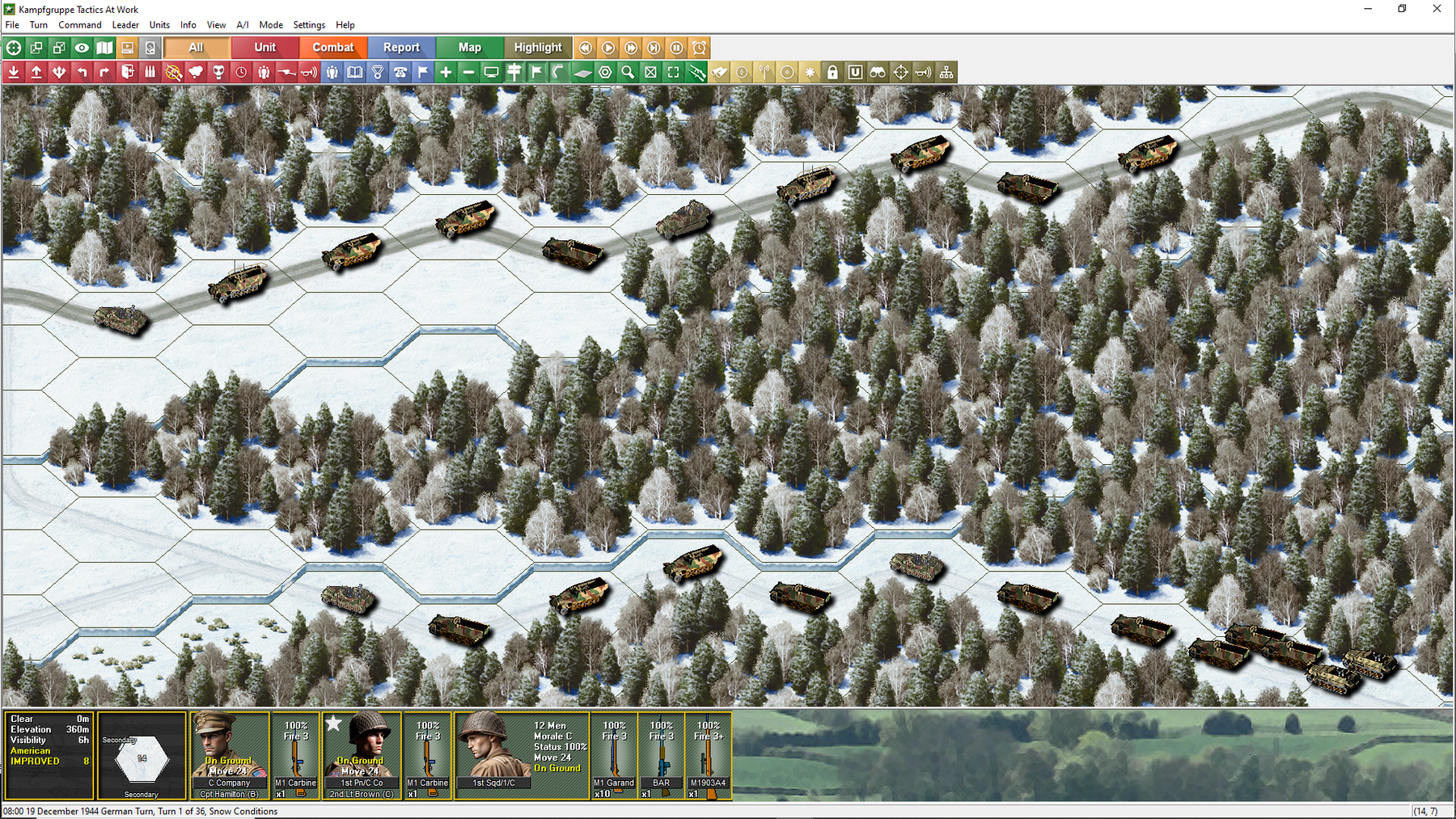Open the Settings menu in the menu bar
The height and width of the screenshot is (819, 1456).
click(309, 25)
